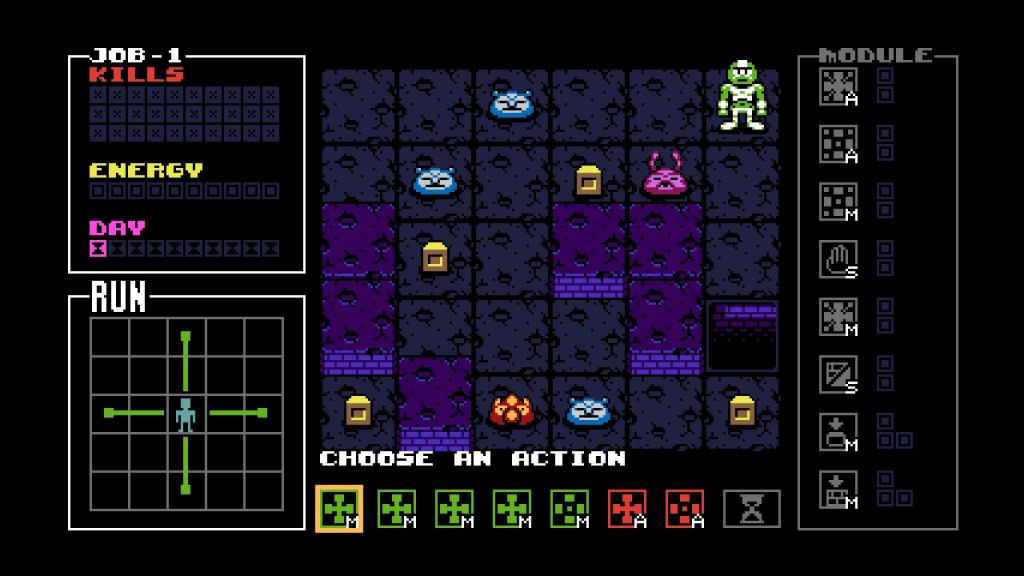Select the starburst module marked A

(838, 86)
